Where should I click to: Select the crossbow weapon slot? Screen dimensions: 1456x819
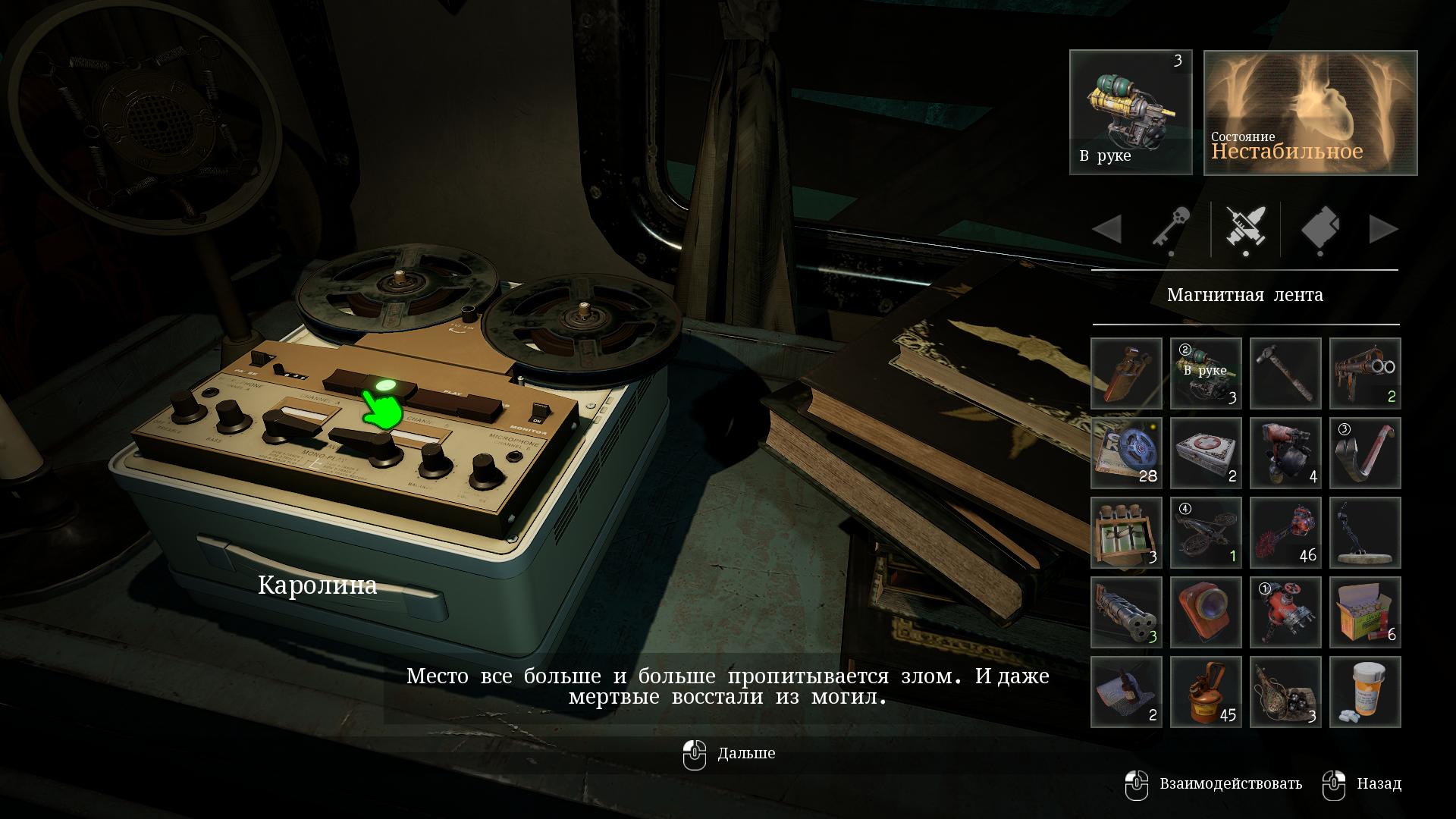point(1206,532)
